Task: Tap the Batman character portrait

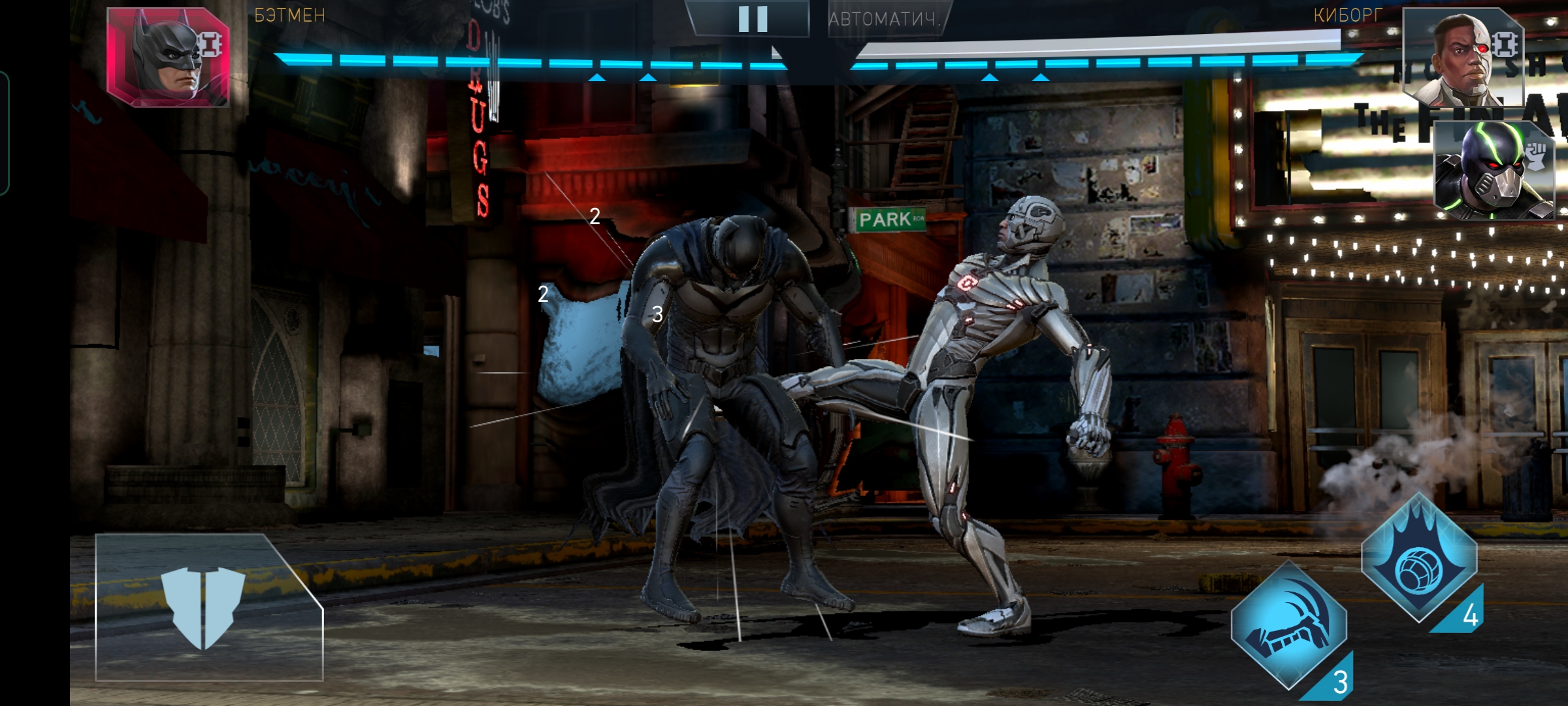Action: pos(168,58)
